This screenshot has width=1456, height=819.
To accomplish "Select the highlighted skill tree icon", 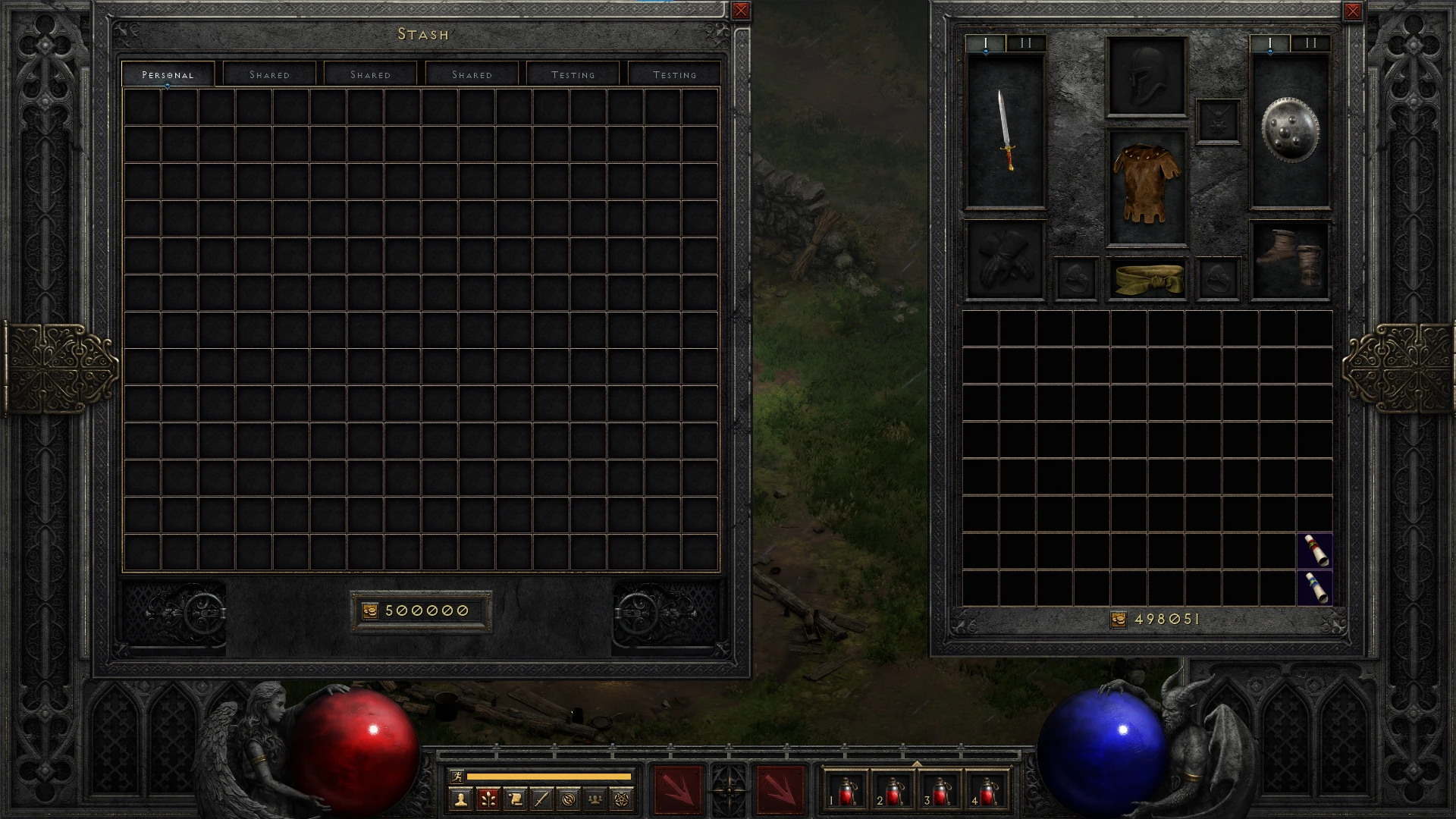I will [x=488, y=799].
